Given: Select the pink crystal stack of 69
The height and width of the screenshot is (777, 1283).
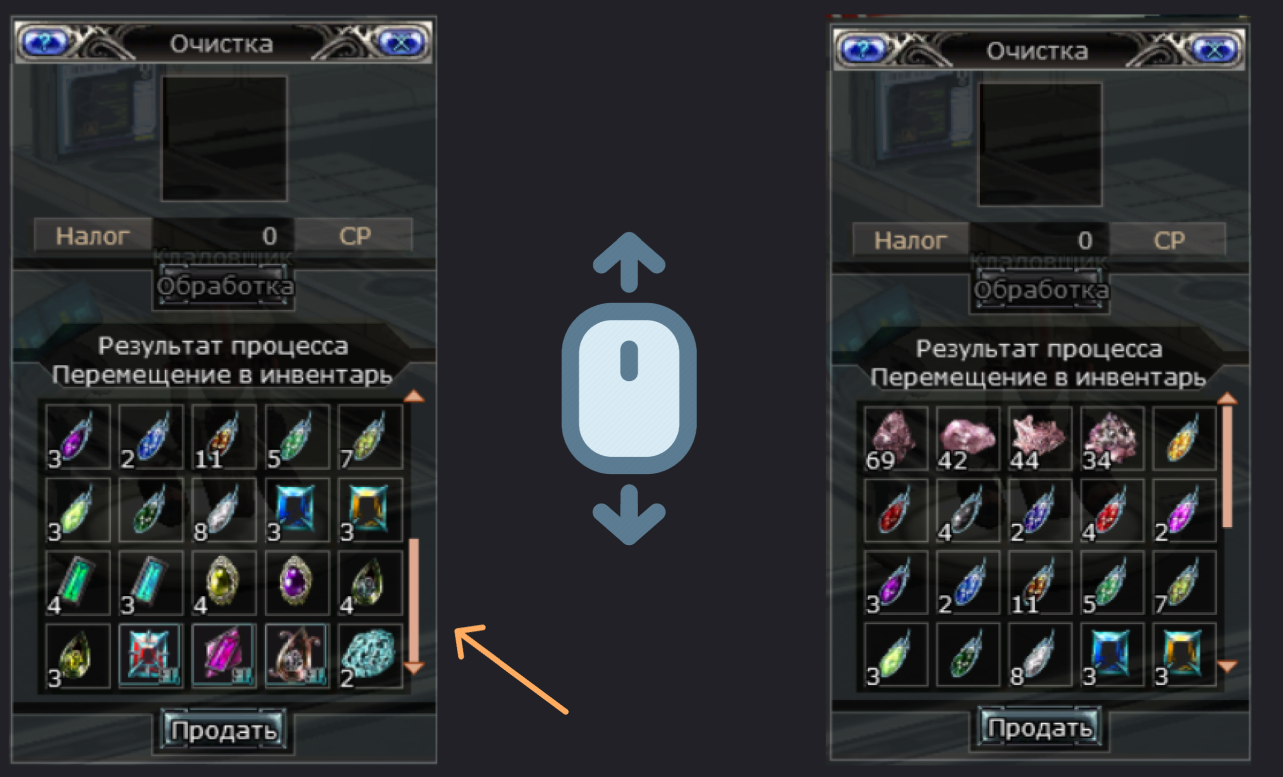Looking at the screenshot, I should [x=894, y=438].
